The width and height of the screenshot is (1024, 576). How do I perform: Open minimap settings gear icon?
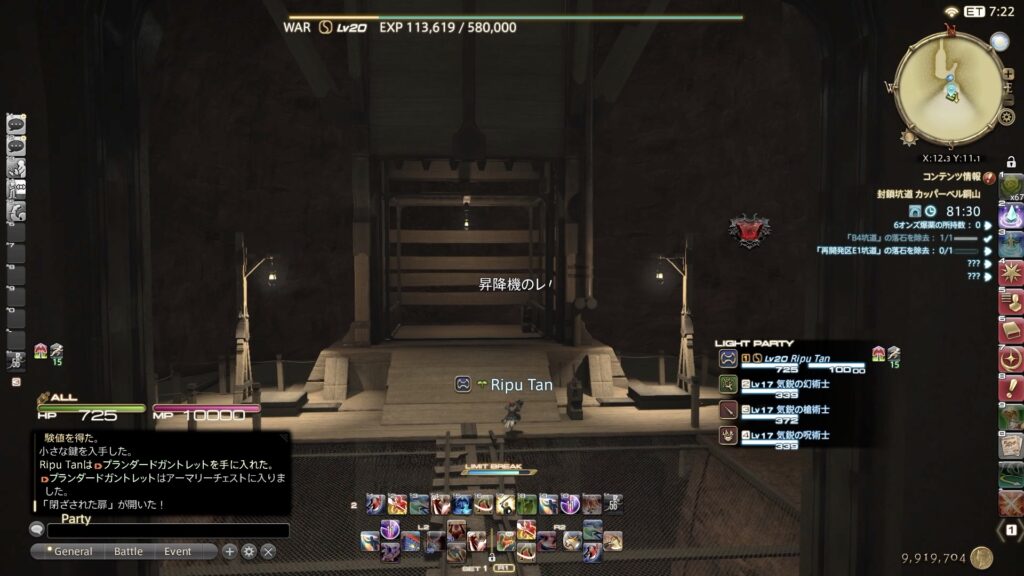tap(1007, 117)
